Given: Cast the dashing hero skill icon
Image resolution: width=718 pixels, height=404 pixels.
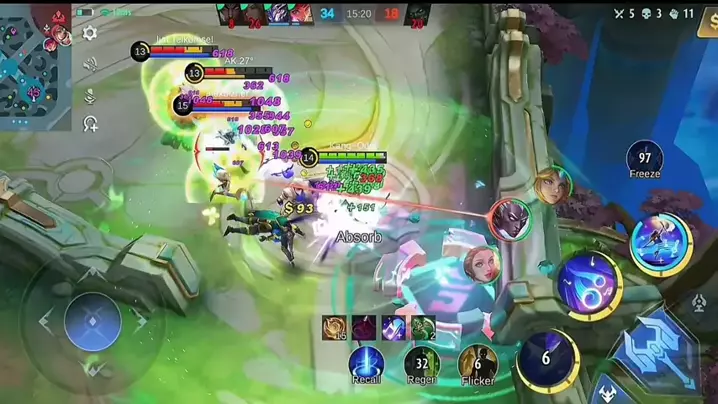Looking at the screenshot, I should coord(659,243).
